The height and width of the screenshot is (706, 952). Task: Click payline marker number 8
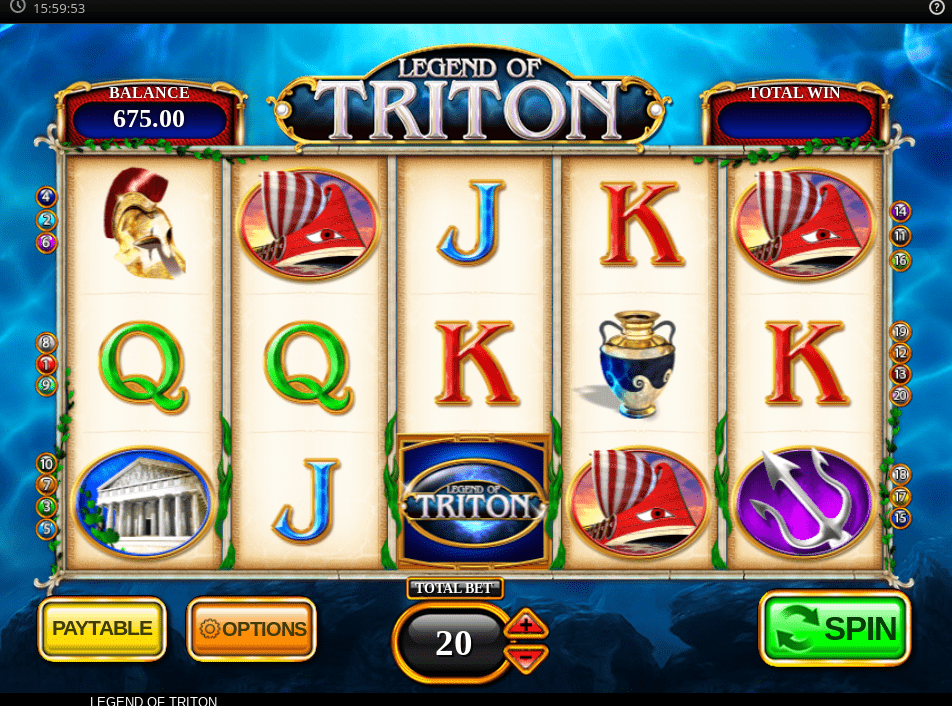point(47,343)
